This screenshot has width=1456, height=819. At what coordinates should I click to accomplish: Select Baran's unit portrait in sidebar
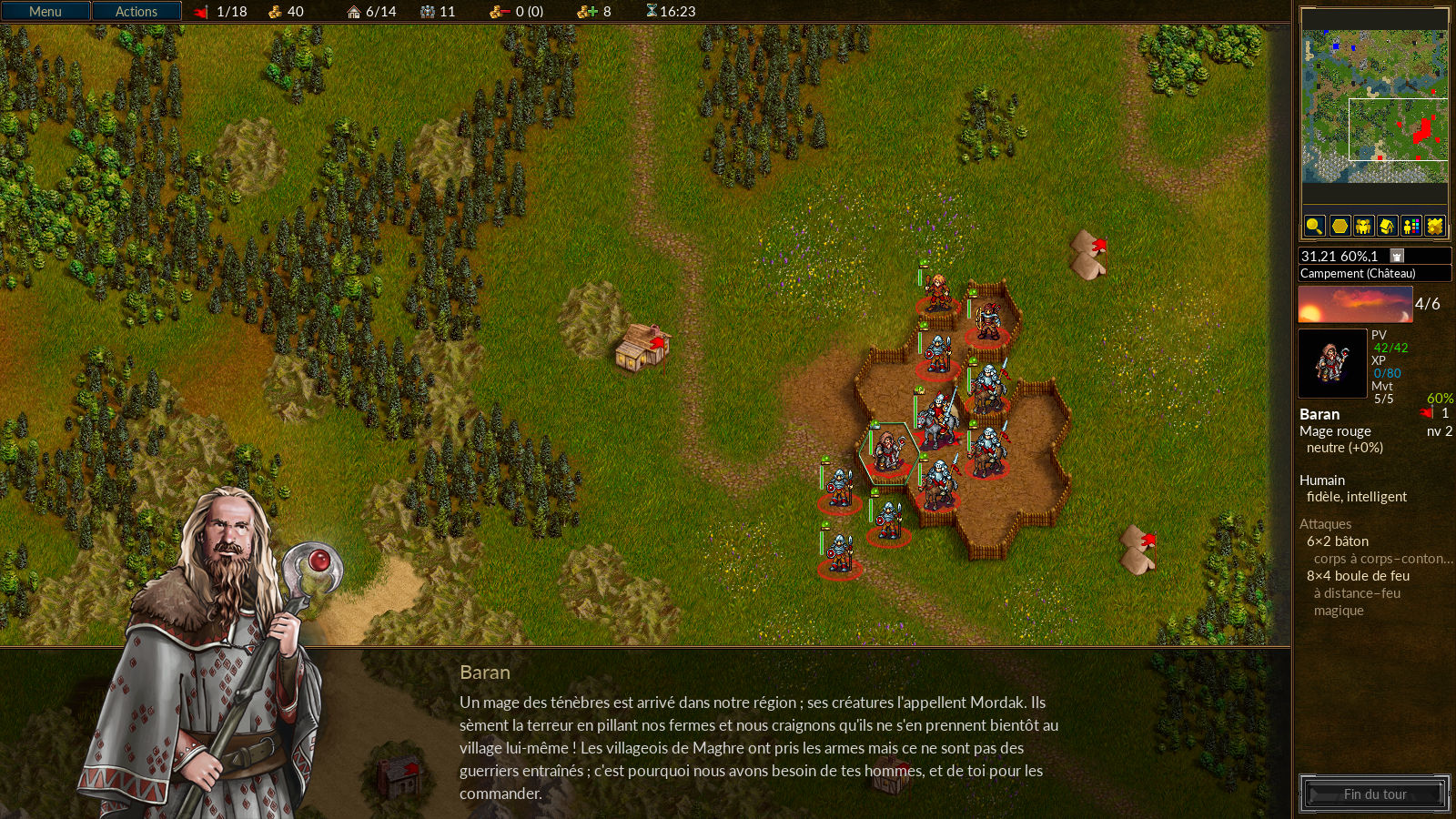[x=1332, y=363]
